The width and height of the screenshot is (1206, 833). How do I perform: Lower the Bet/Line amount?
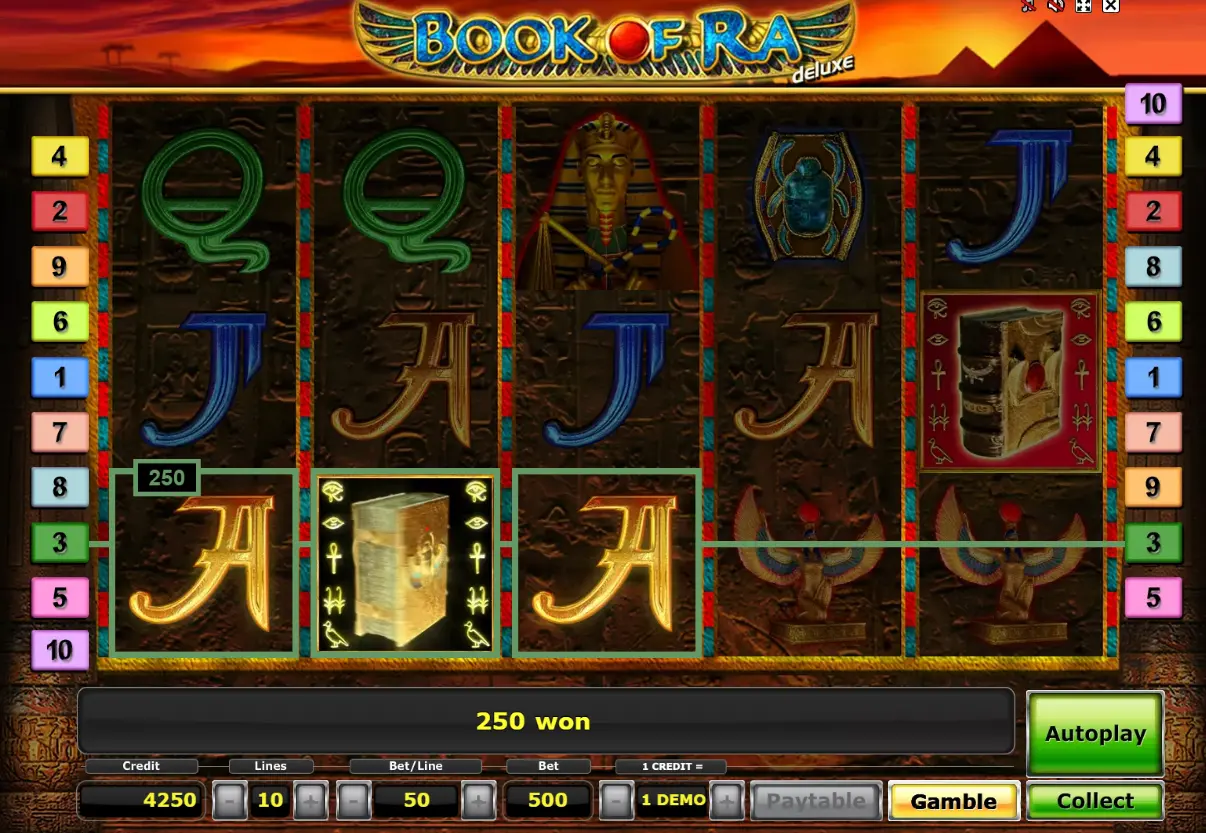[354, 801]
